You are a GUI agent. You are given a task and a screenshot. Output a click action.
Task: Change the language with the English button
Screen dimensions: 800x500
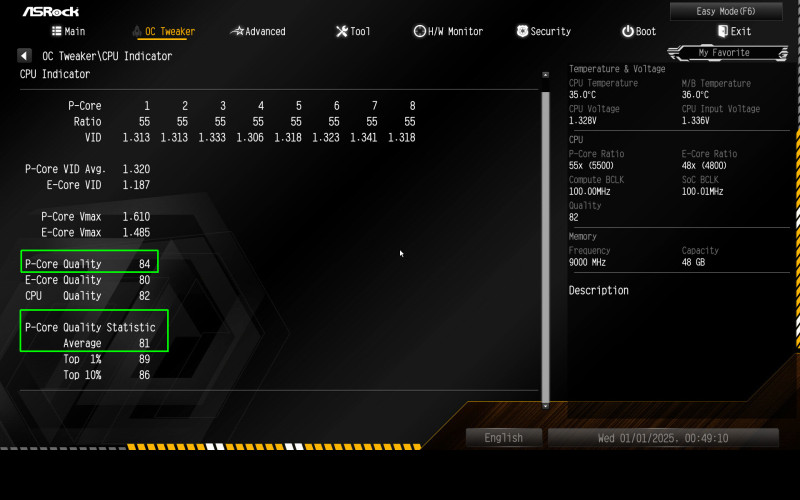point(504,438)
